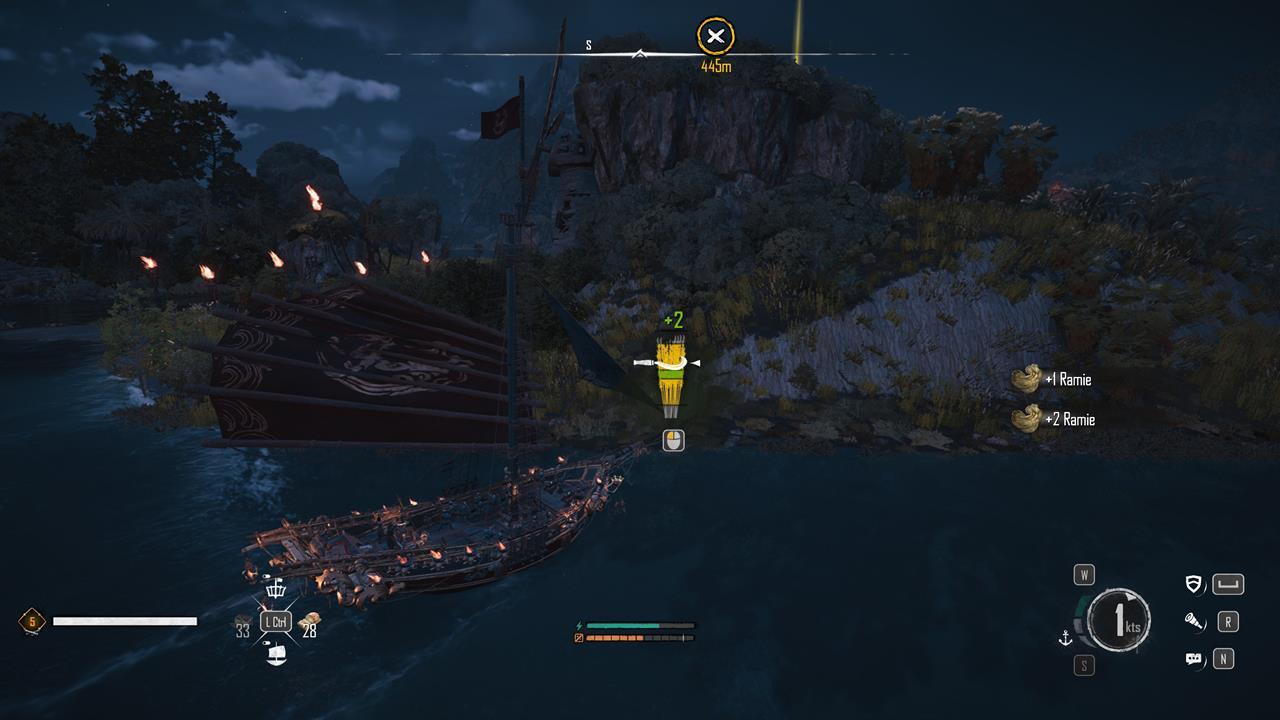Select the crossed-swords objective marker on the compass
Screen dimensions: 1280x720
click(715, 38)
